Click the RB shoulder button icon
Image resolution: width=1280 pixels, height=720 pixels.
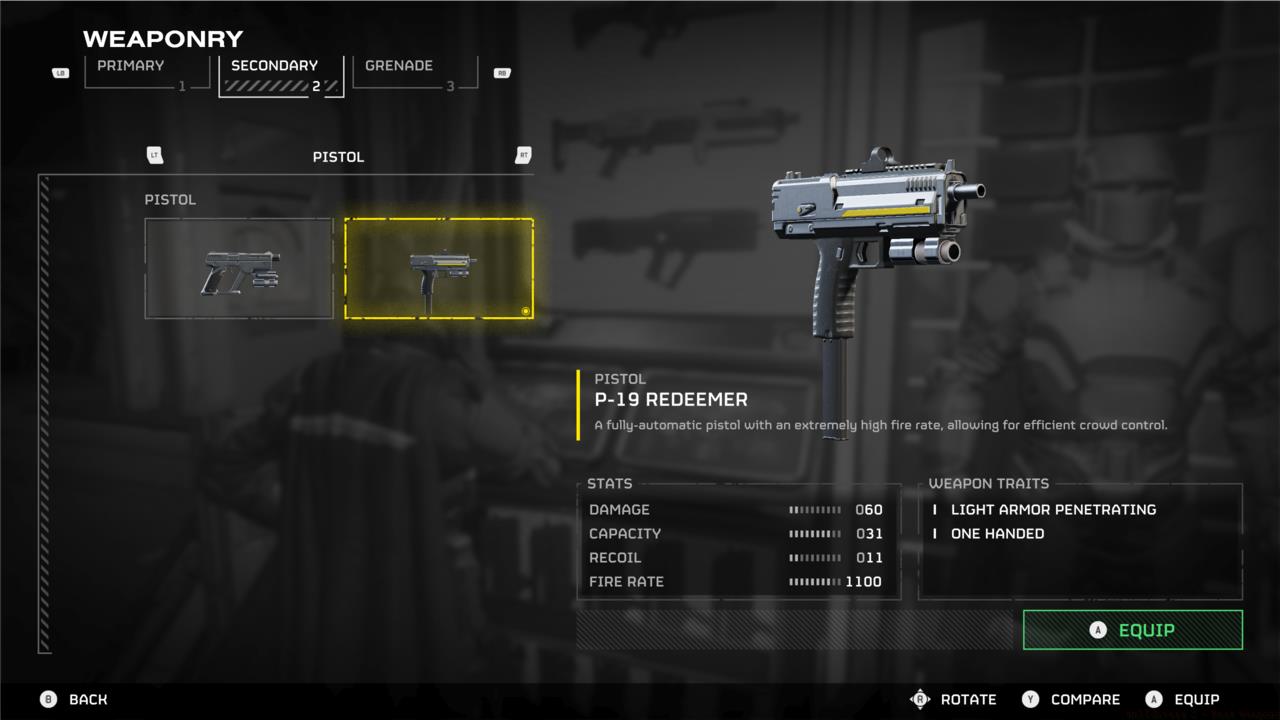click(502, 72)
